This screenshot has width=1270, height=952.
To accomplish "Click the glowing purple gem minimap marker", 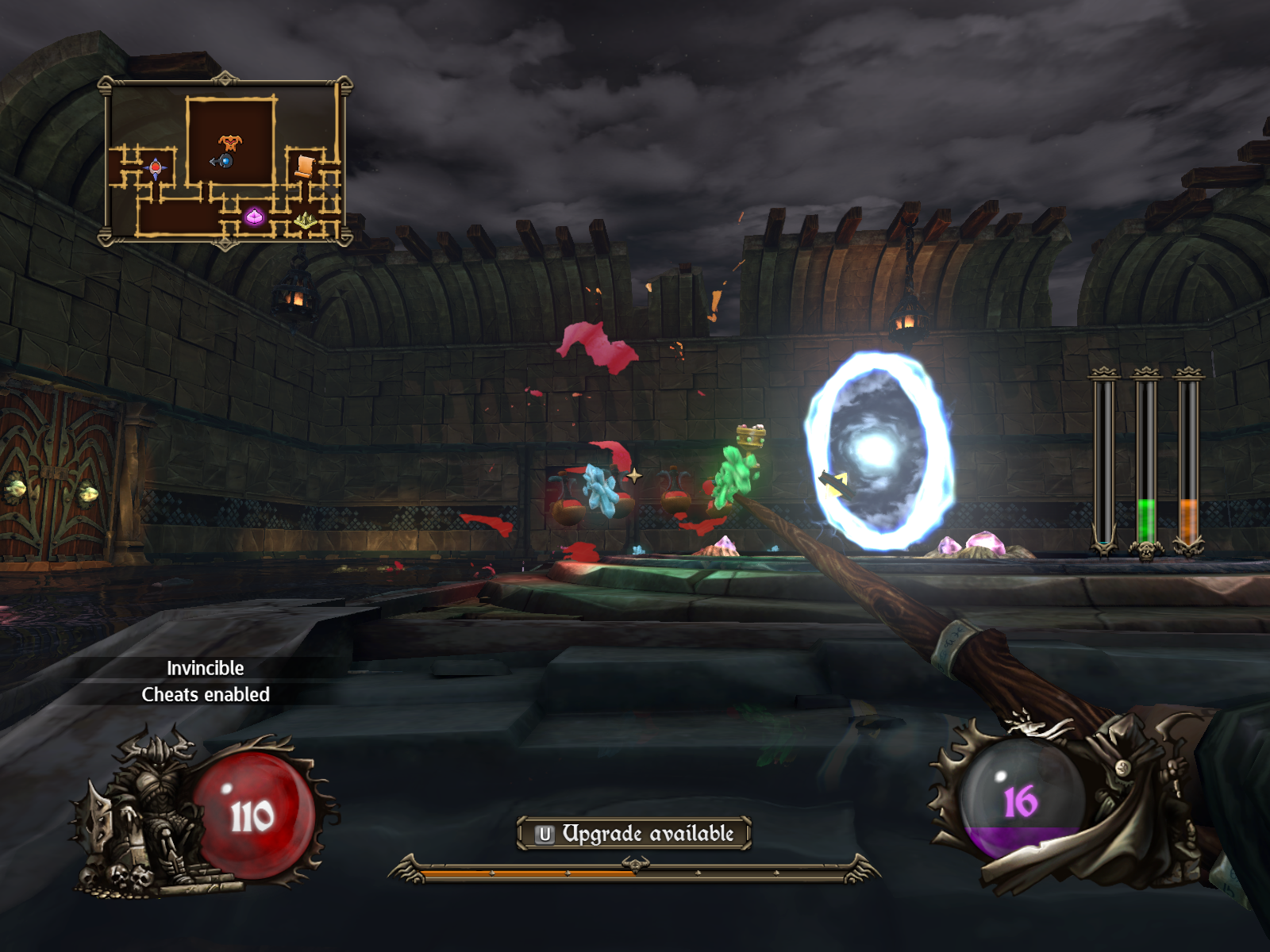I will pyautogui.click(x=254, y=216).
